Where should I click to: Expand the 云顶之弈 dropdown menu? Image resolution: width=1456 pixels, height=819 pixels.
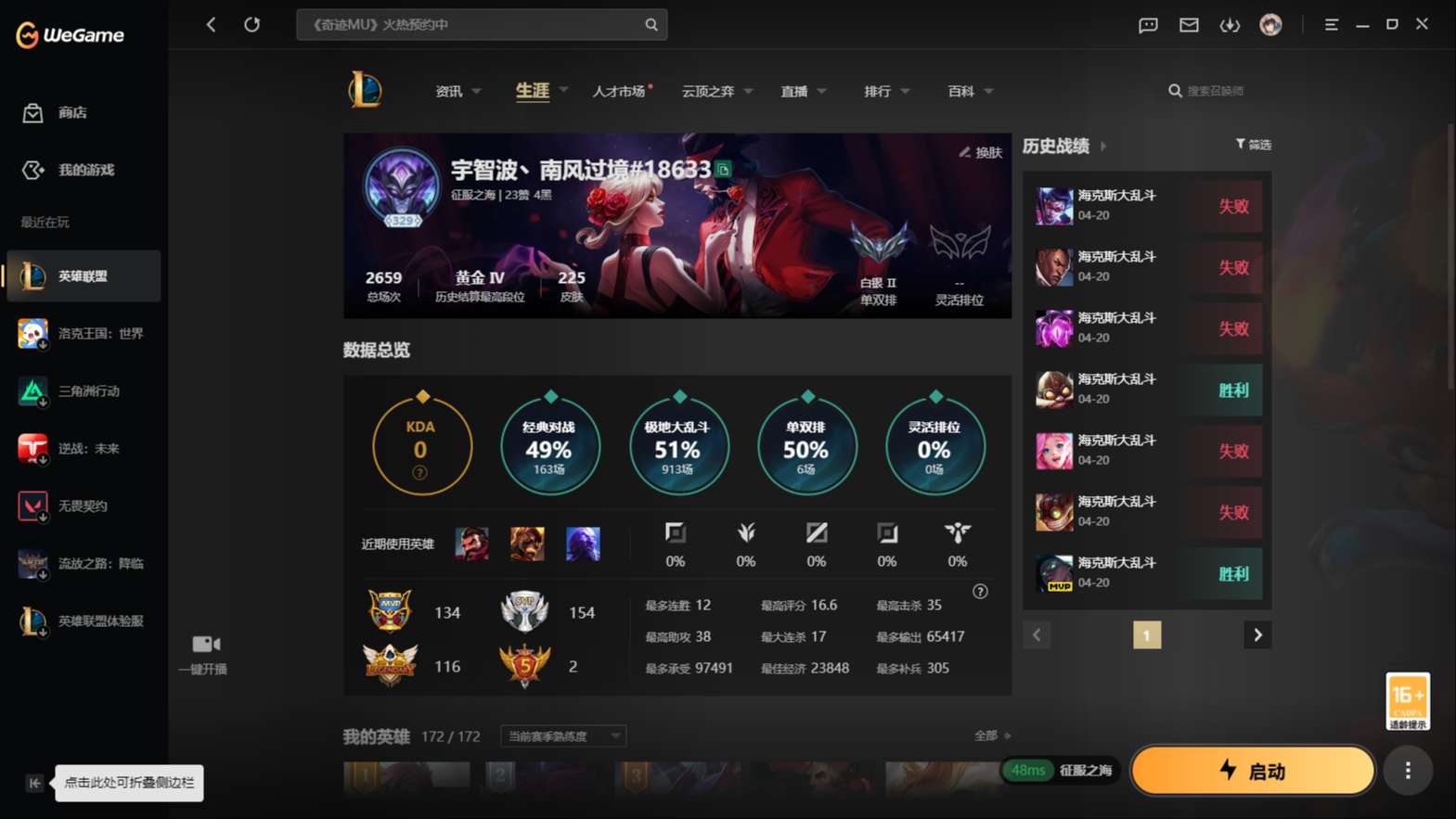[x=715, y=91]
